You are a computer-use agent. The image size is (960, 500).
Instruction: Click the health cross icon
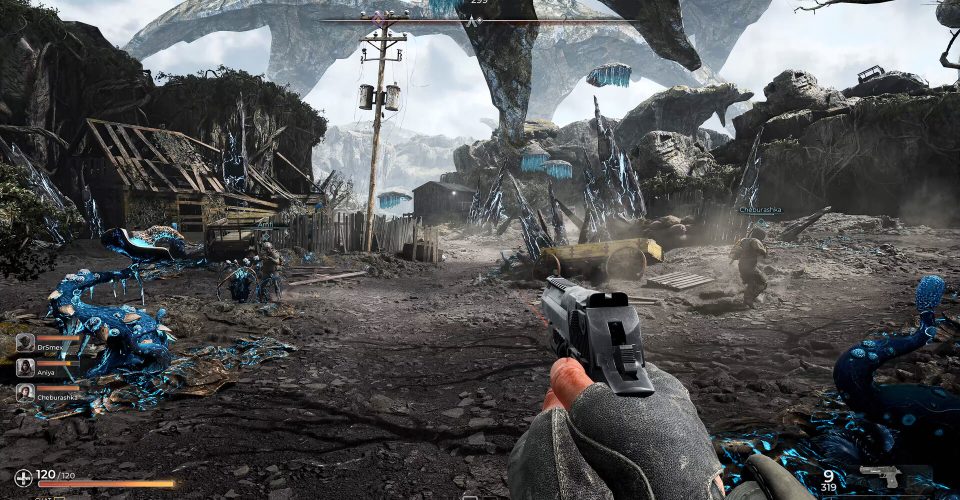pyautogui.click(x=23, y=478)
